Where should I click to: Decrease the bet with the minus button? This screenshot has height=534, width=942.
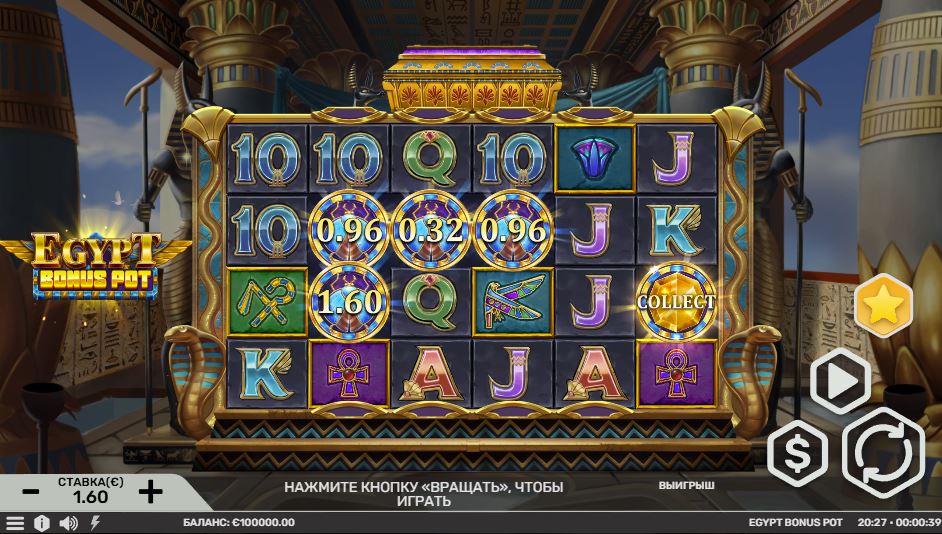31,491
